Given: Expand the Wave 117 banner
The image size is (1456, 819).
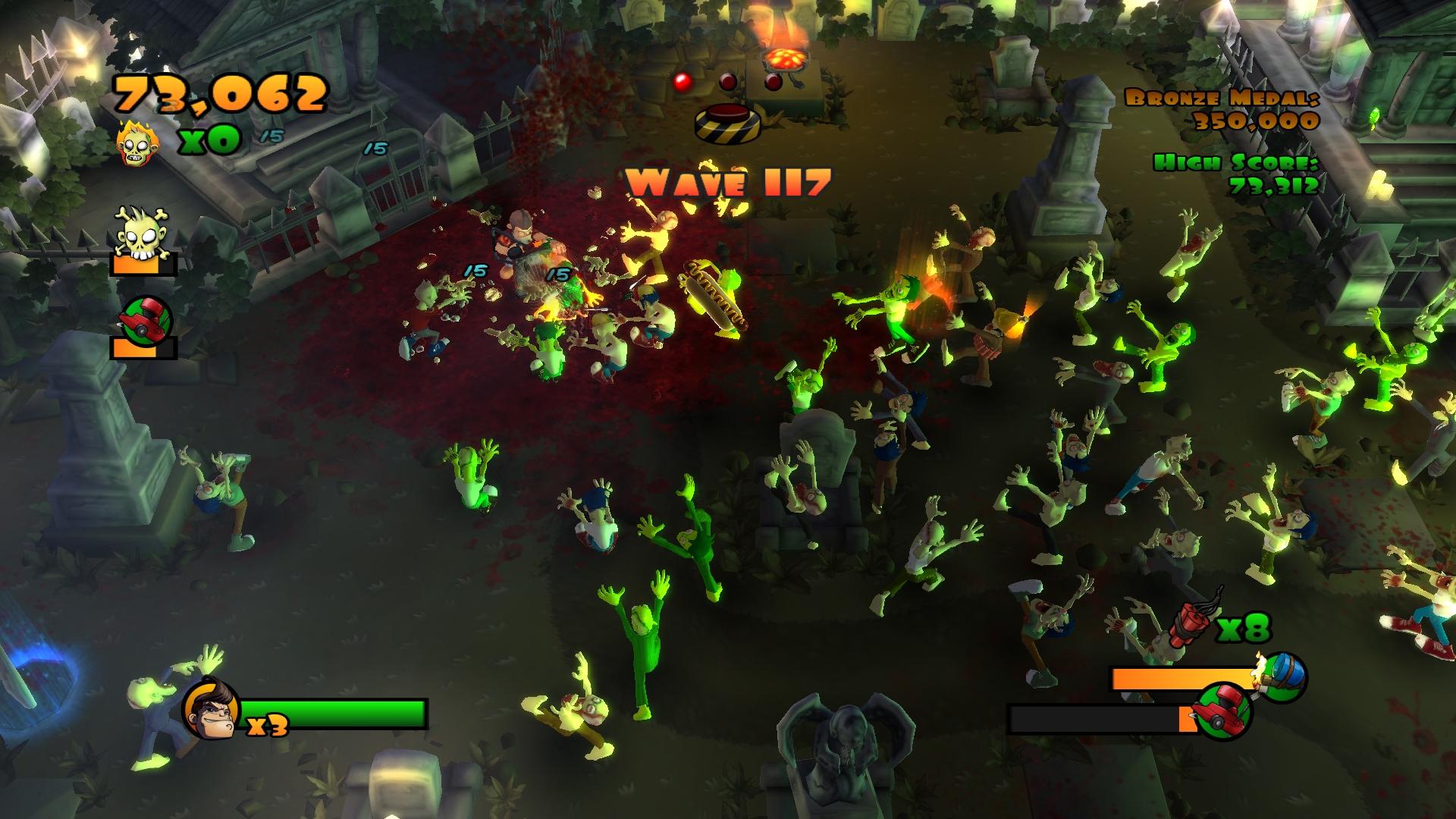Looking at the screenshot, I should pyautogui.click(x=728, y=181).
